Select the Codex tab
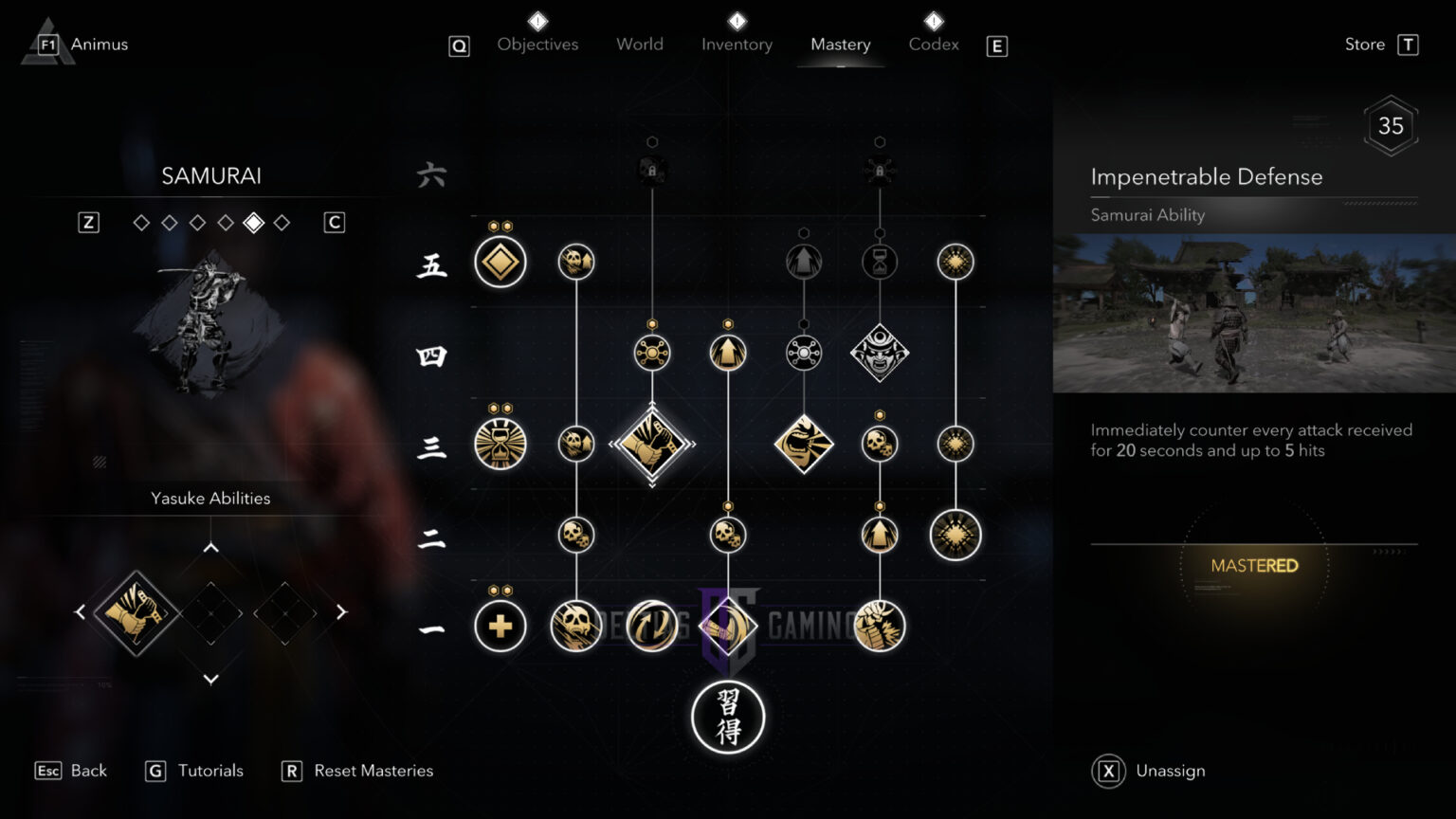Screen dimensions: 1456x819 tap(934, 45)
